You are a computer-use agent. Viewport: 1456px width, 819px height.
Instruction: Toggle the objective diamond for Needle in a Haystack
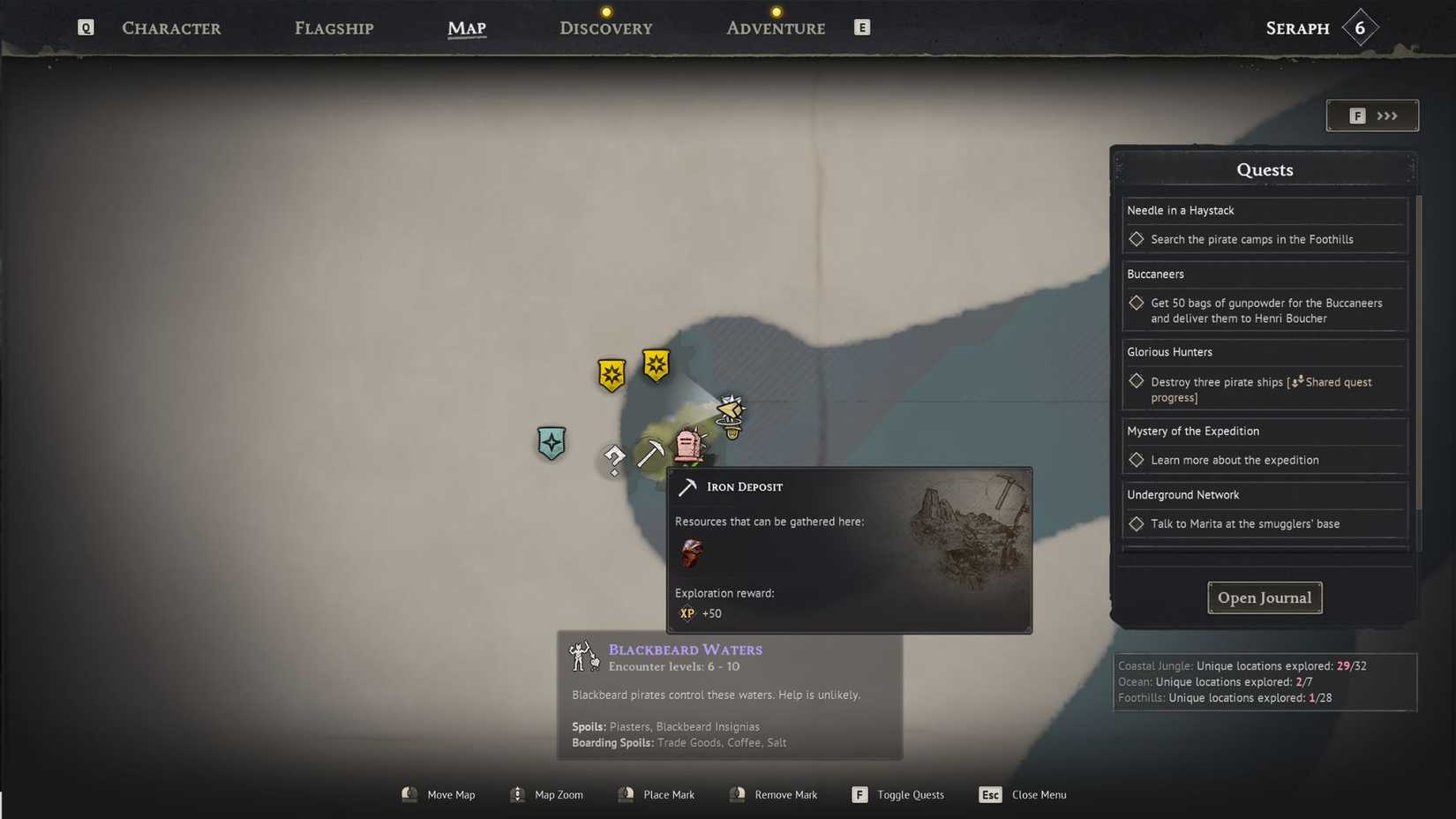tap(1137, 239)
